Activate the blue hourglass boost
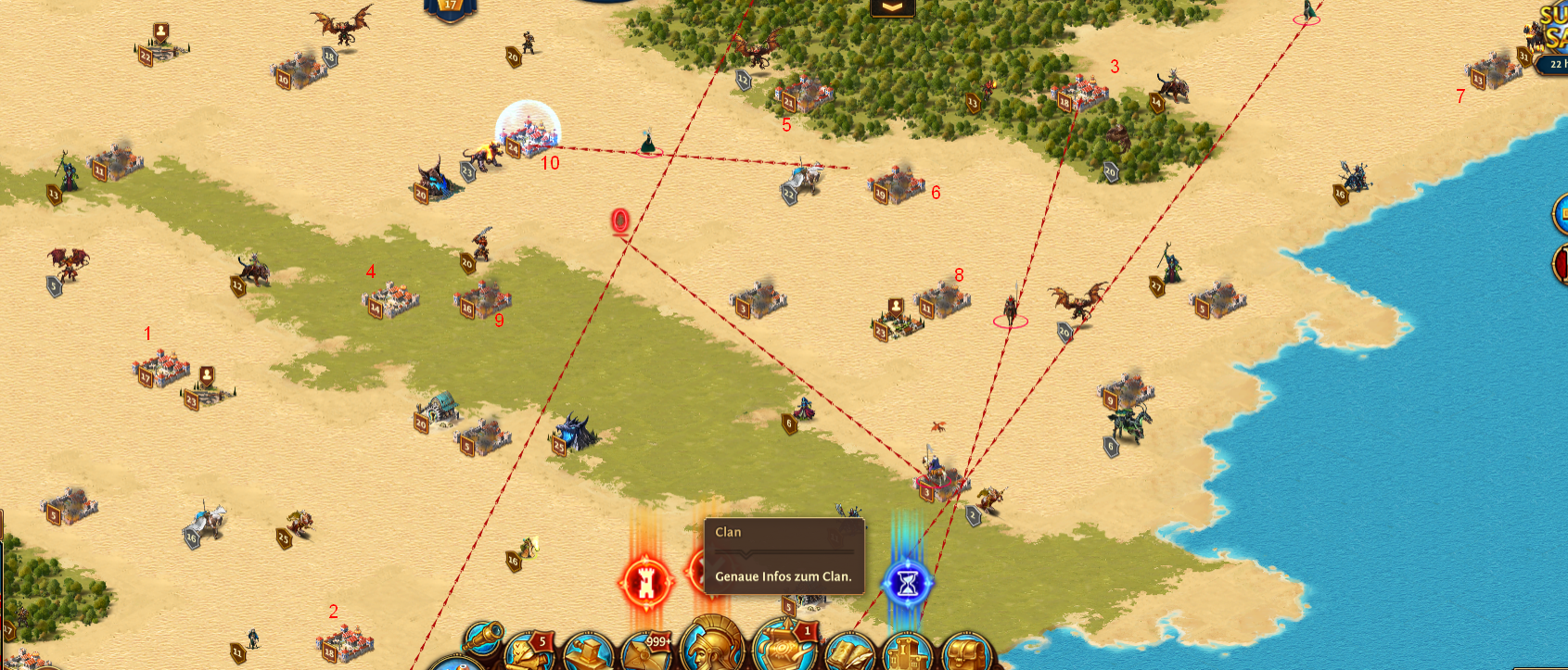The width and height of the screenshot is (1568, 670). point(907,583)
